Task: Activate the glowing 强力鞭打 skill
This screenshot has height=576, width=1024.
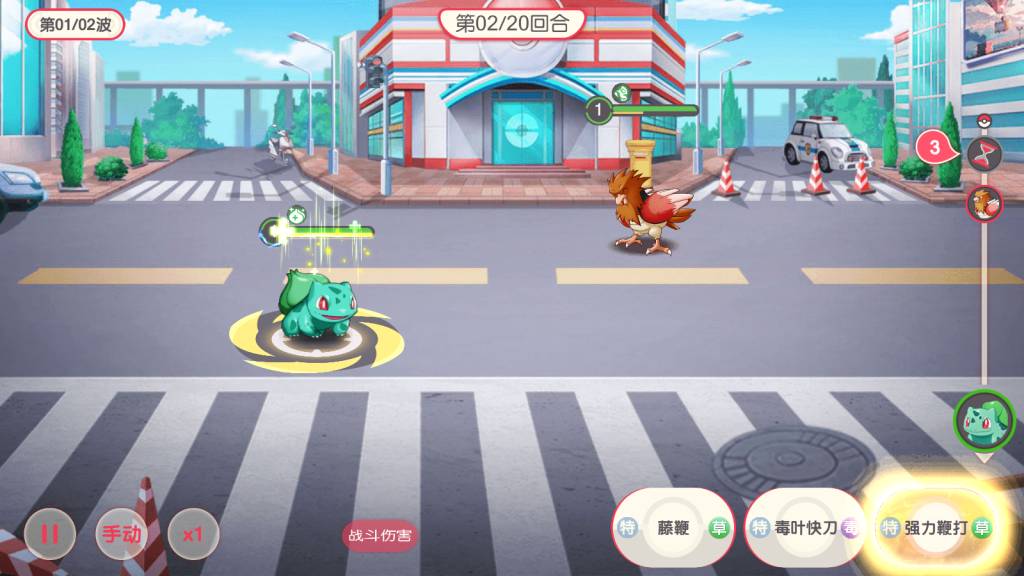Action: click(935, 528)
